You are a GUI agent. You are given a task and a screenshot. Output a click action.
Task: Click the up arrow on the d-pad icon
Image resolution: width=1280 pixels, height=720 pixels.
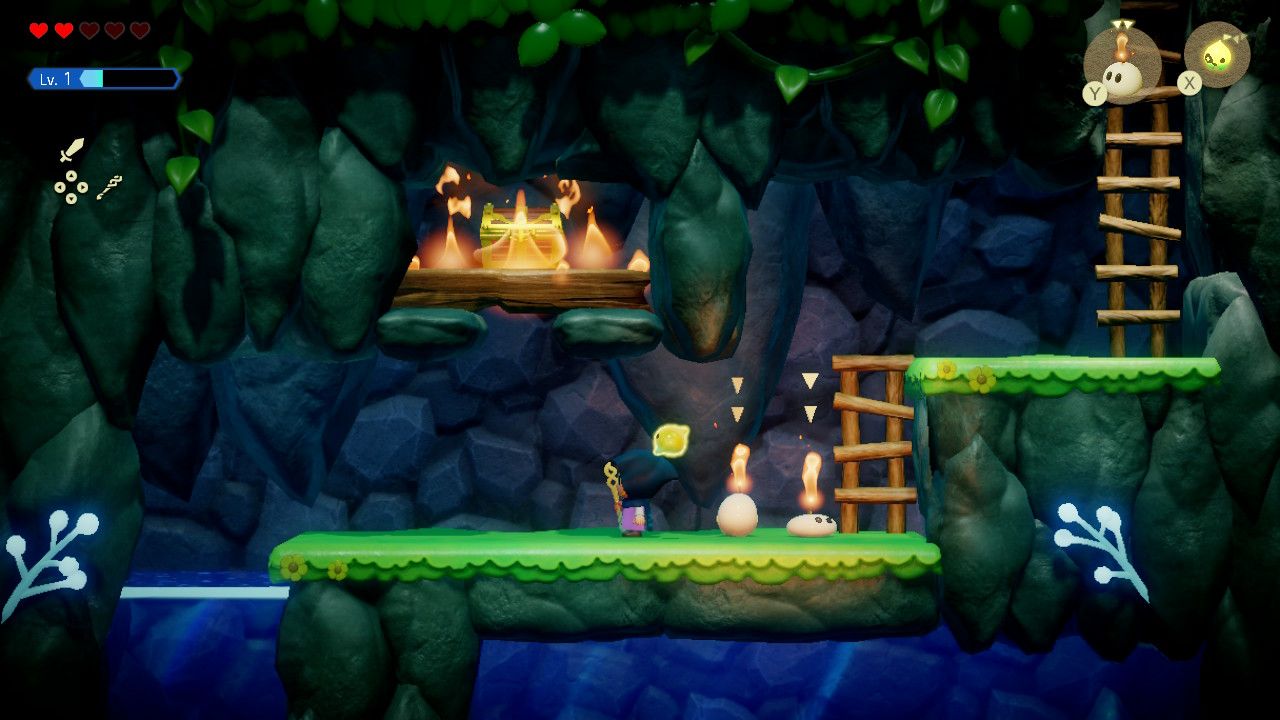(71, 175)
